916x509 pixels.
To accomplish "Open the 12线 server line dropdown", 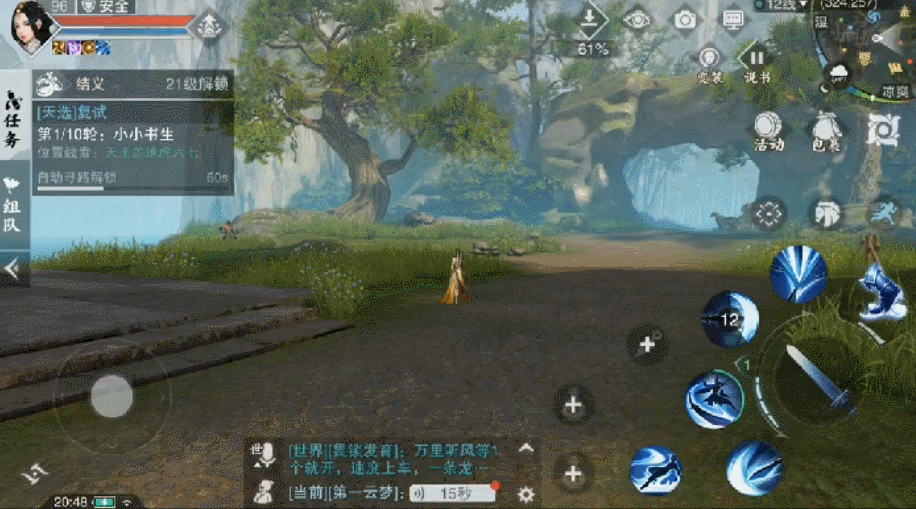I will tap(789, 6).
